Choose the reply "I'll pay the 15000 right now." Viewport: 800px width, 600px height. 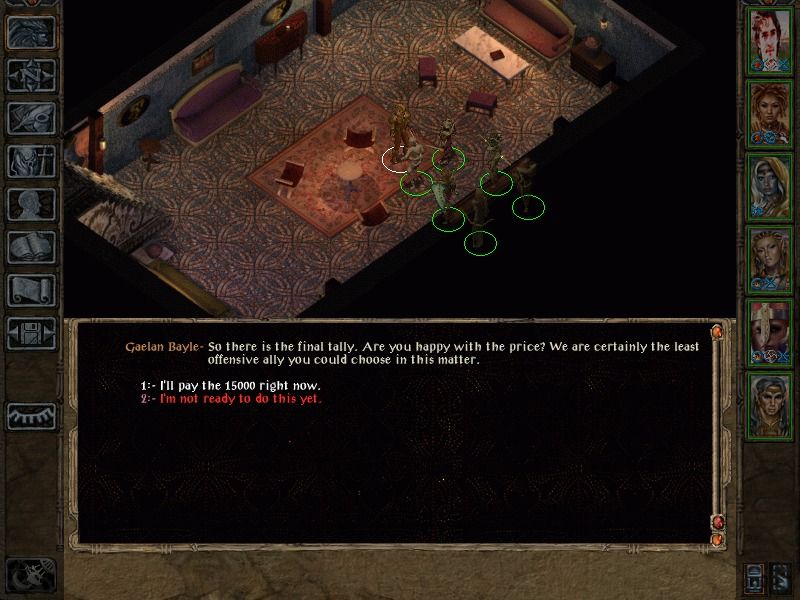[240, 386]
